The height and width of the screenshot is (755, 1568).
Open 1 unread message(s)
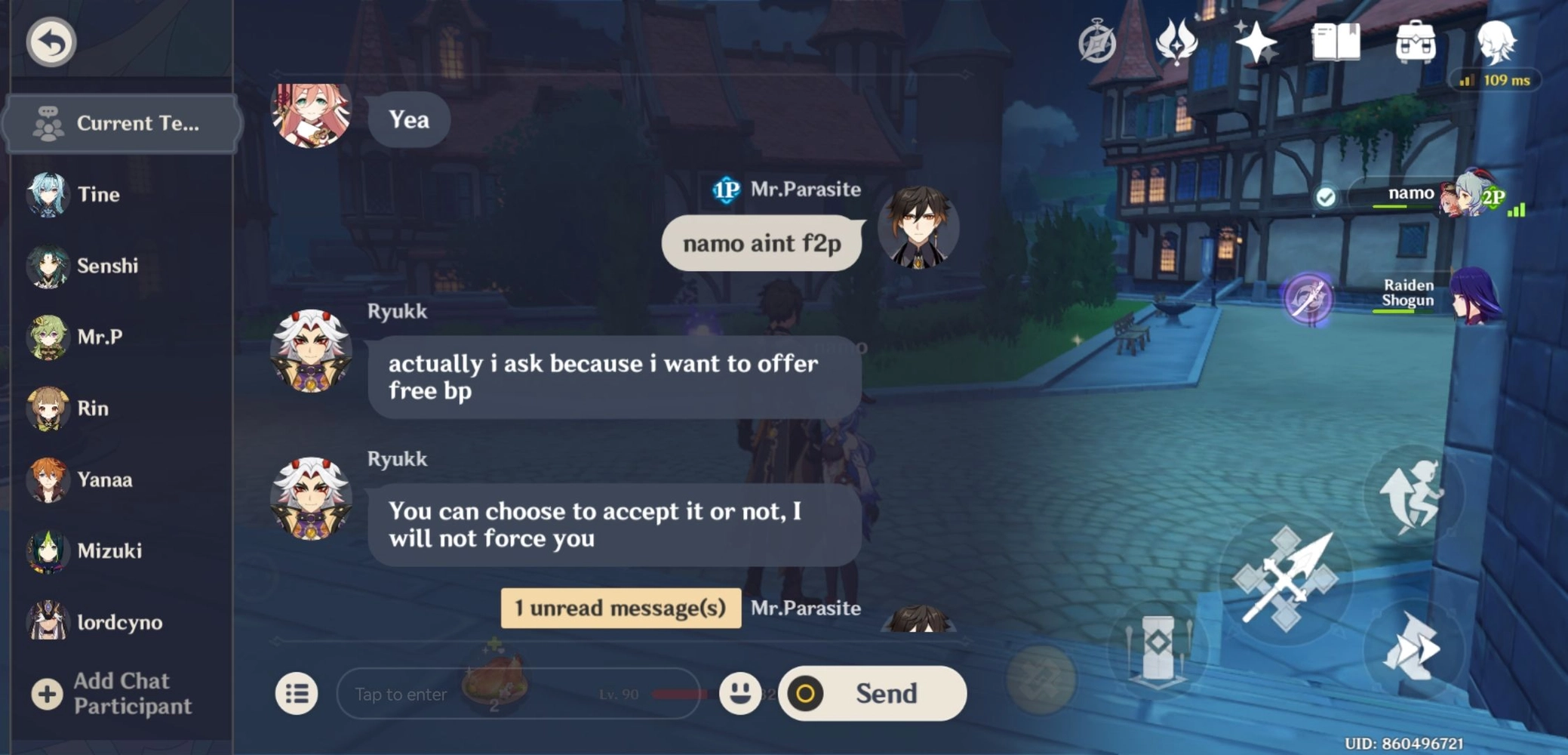point(620,608)
